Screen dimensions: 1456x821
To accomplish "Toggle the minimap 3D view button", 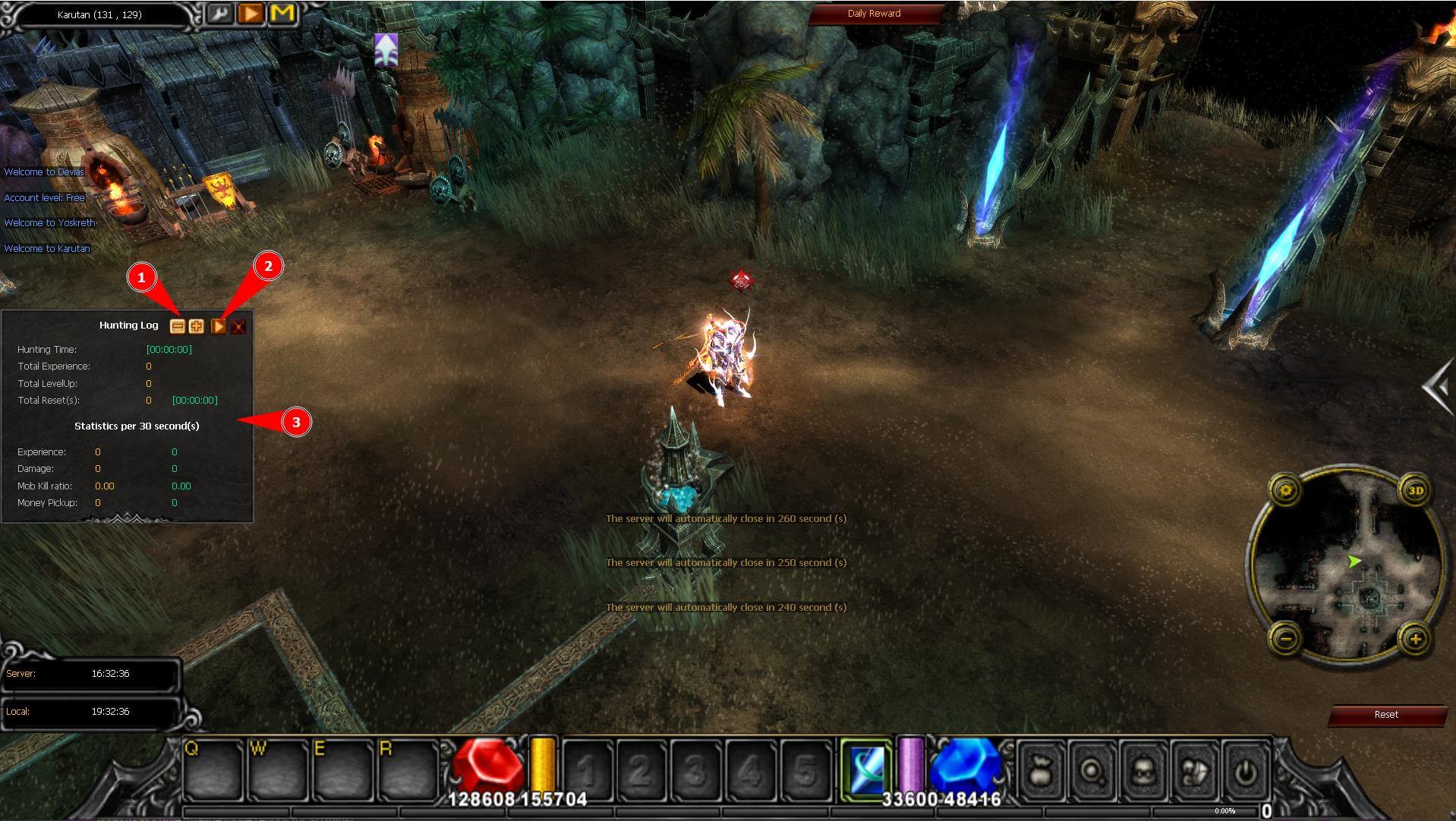I will [1415, 490].
